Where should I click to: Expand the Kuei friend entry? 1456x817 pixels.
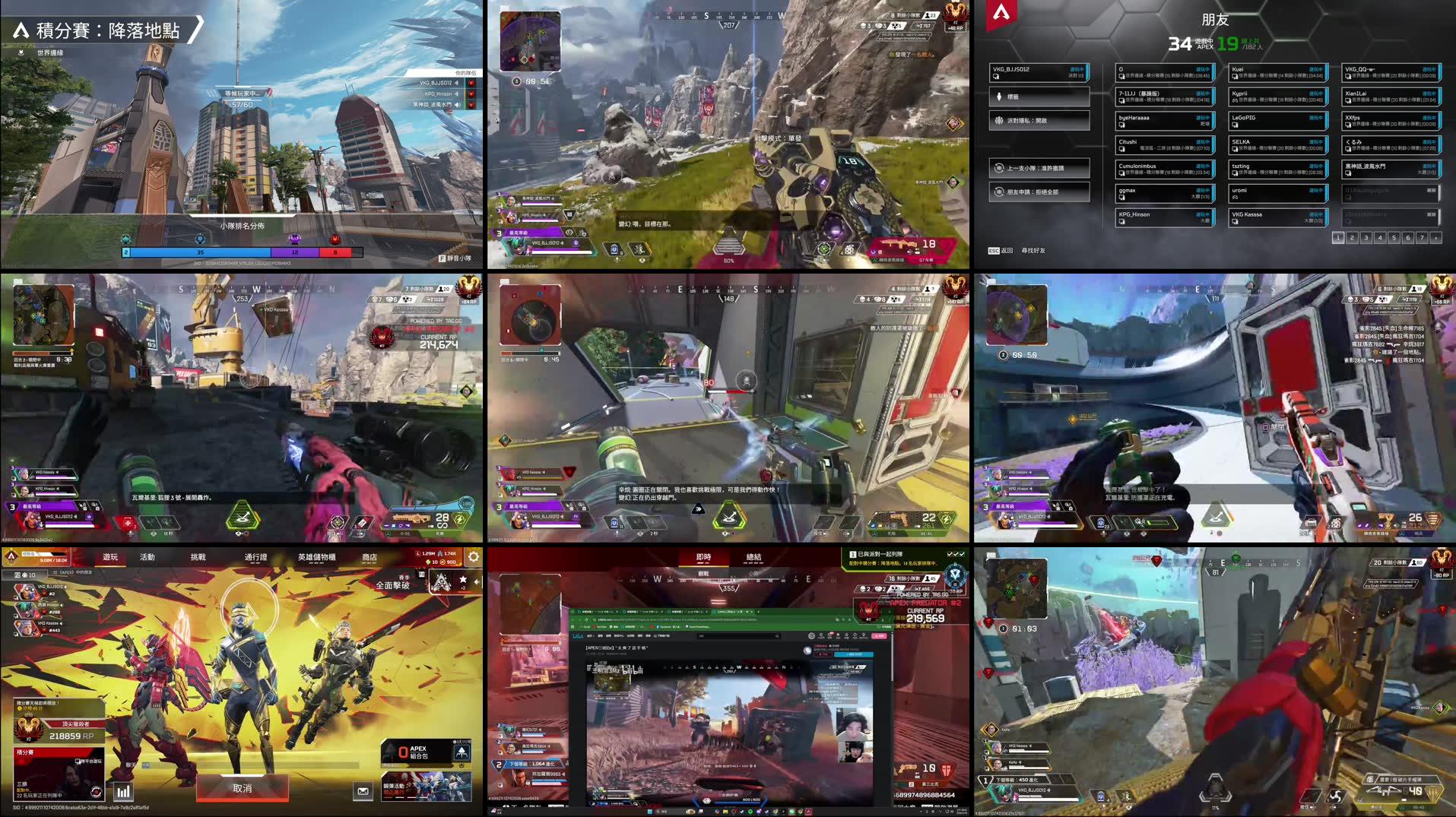(1278, 74)
